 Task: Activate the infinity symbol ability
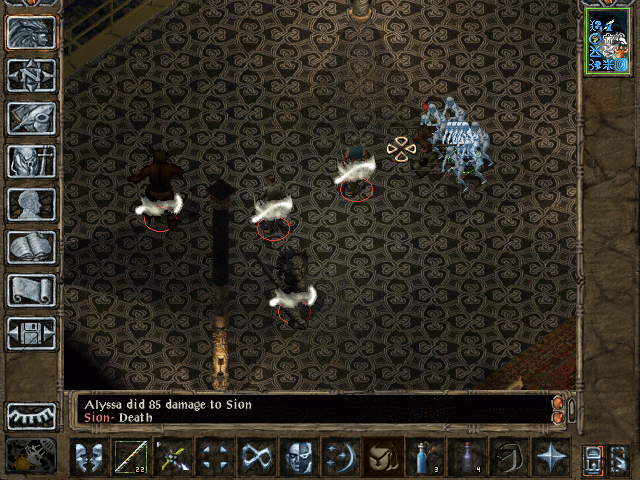click(257, 458)
